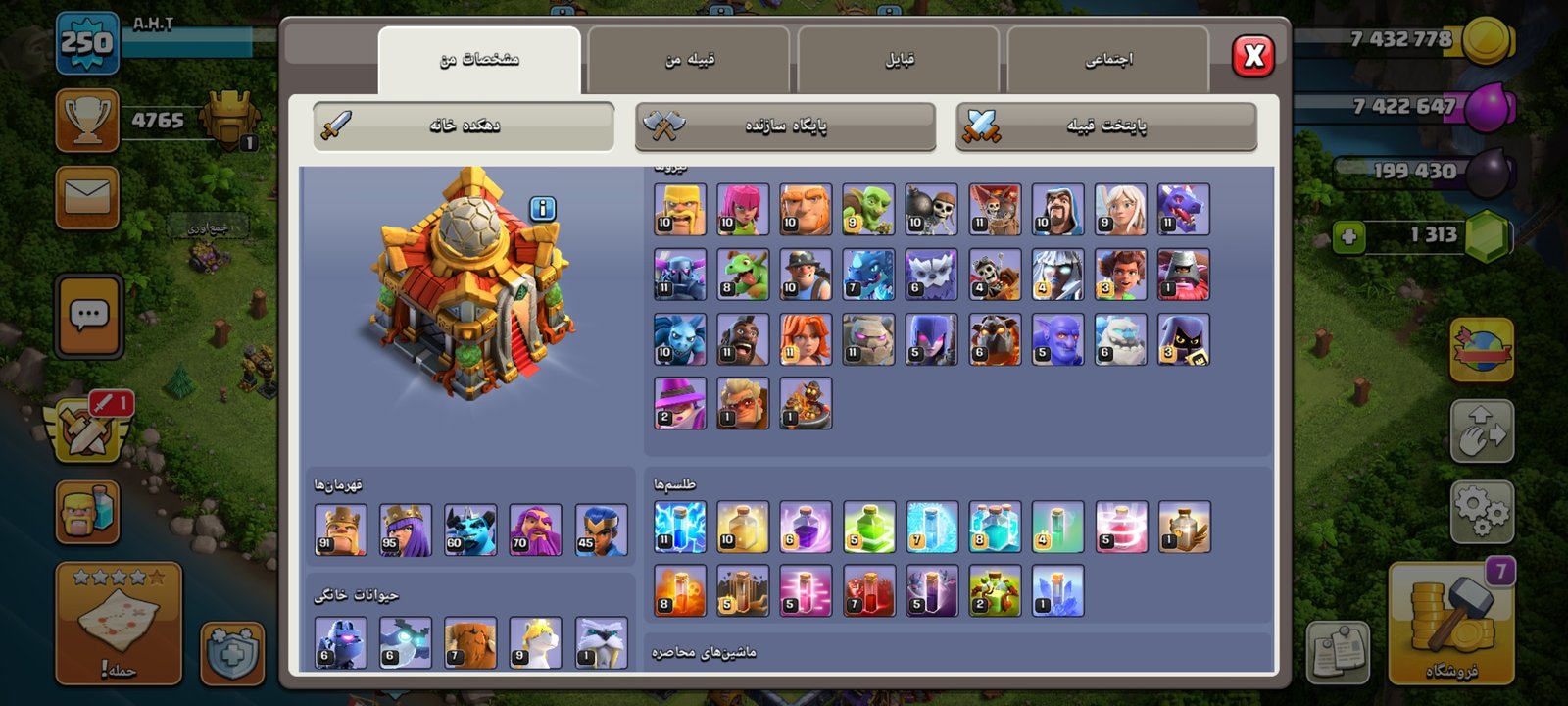This screenshot has width=1568, height=706.
Task: Select the Barbarian troop icon
Action: coord(679,209)
